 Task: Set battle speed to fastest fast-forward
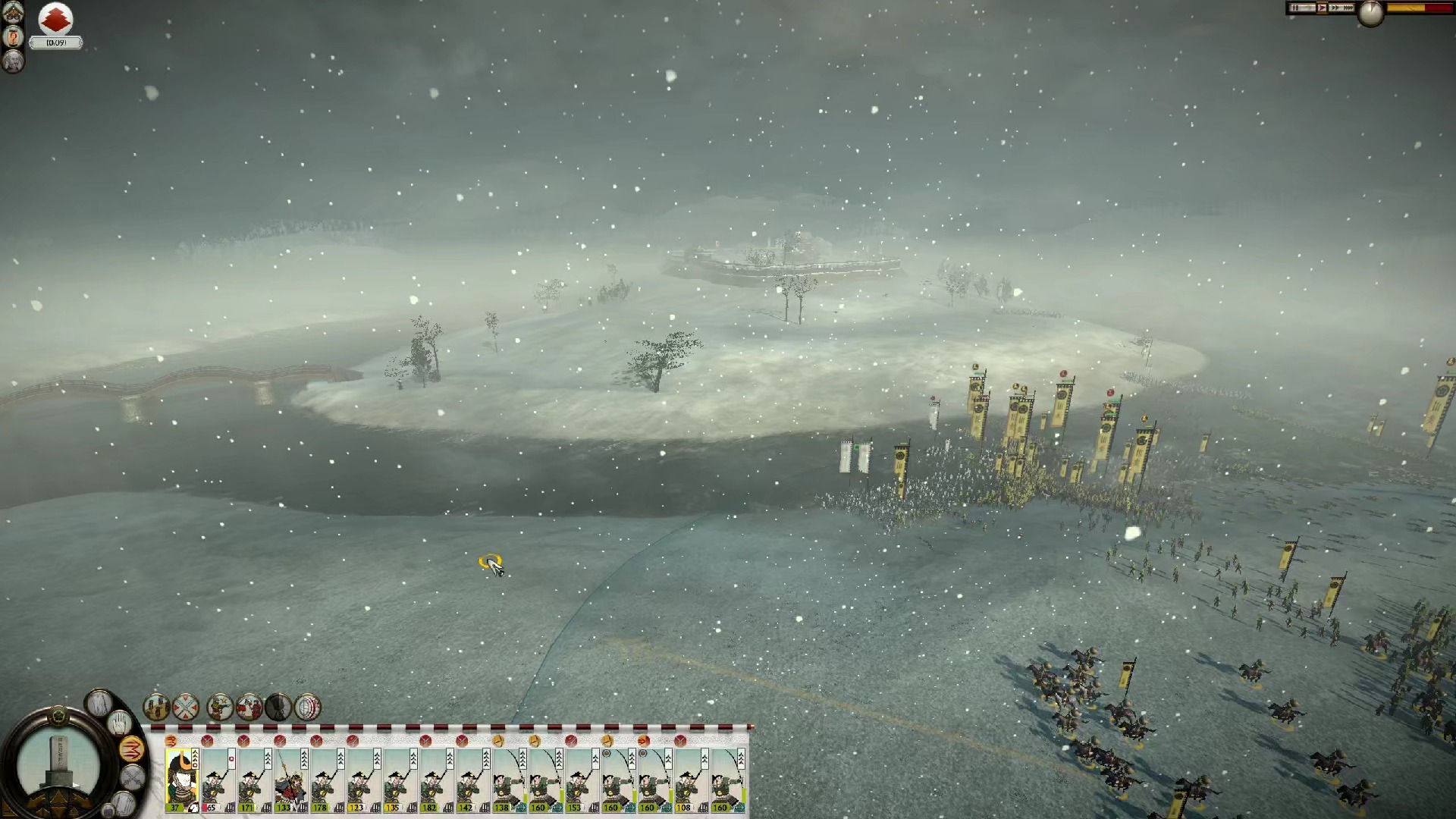[x=1349, y=8]
